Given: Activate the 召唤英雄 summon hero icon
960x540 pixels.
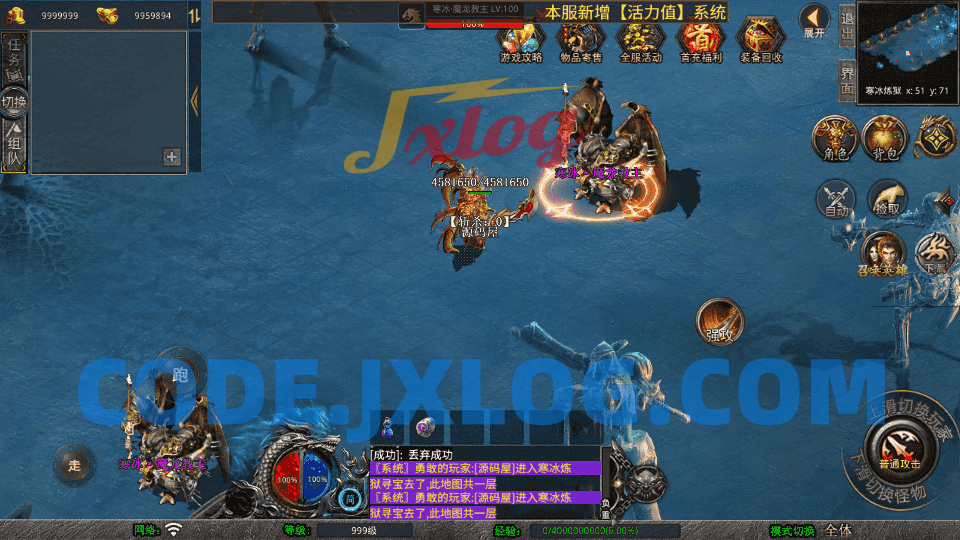Looking at the screenshot, I should click(882, 253).
